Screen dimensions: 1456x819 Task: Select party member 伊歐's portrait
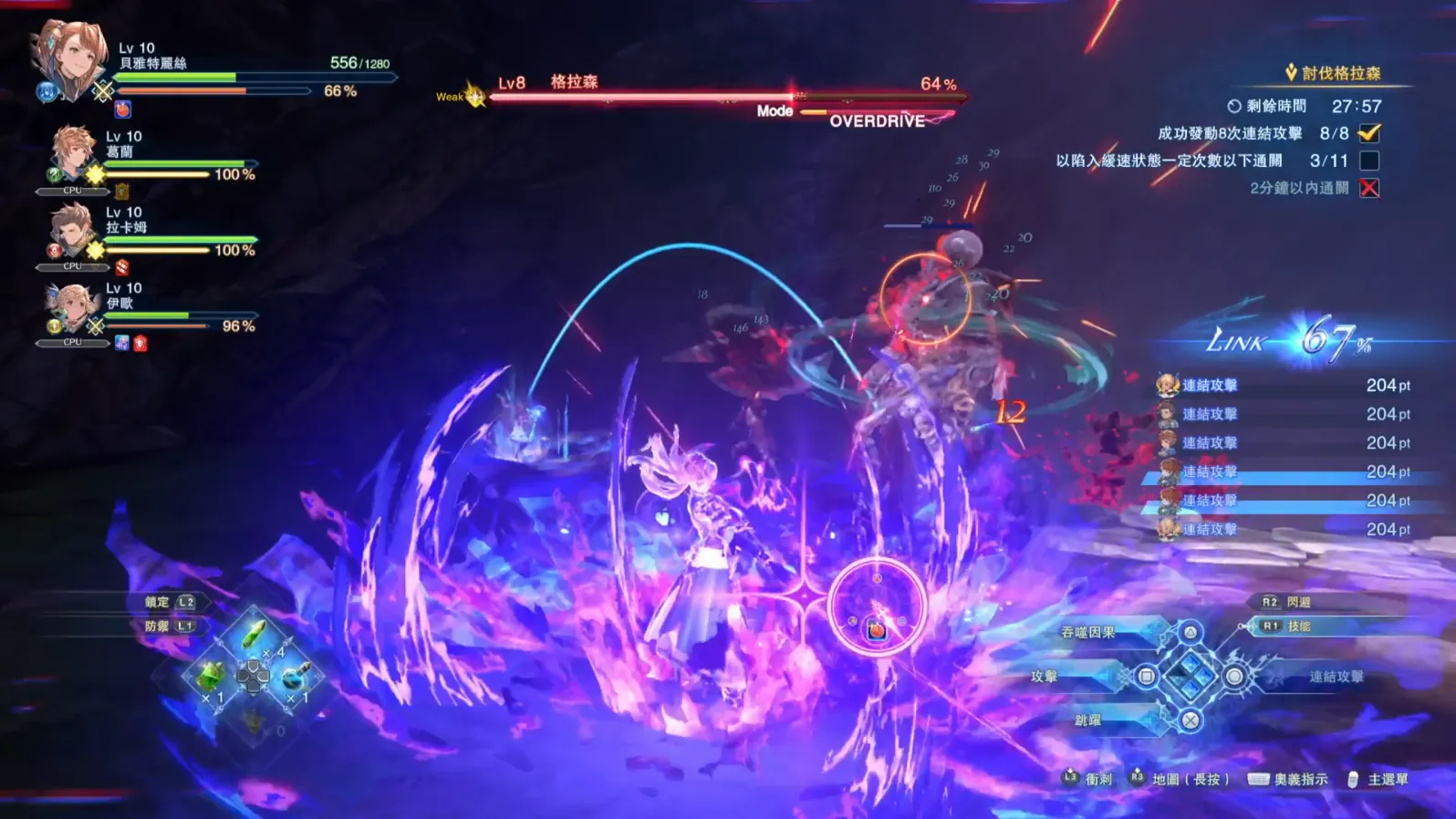(x=72, y=306)
